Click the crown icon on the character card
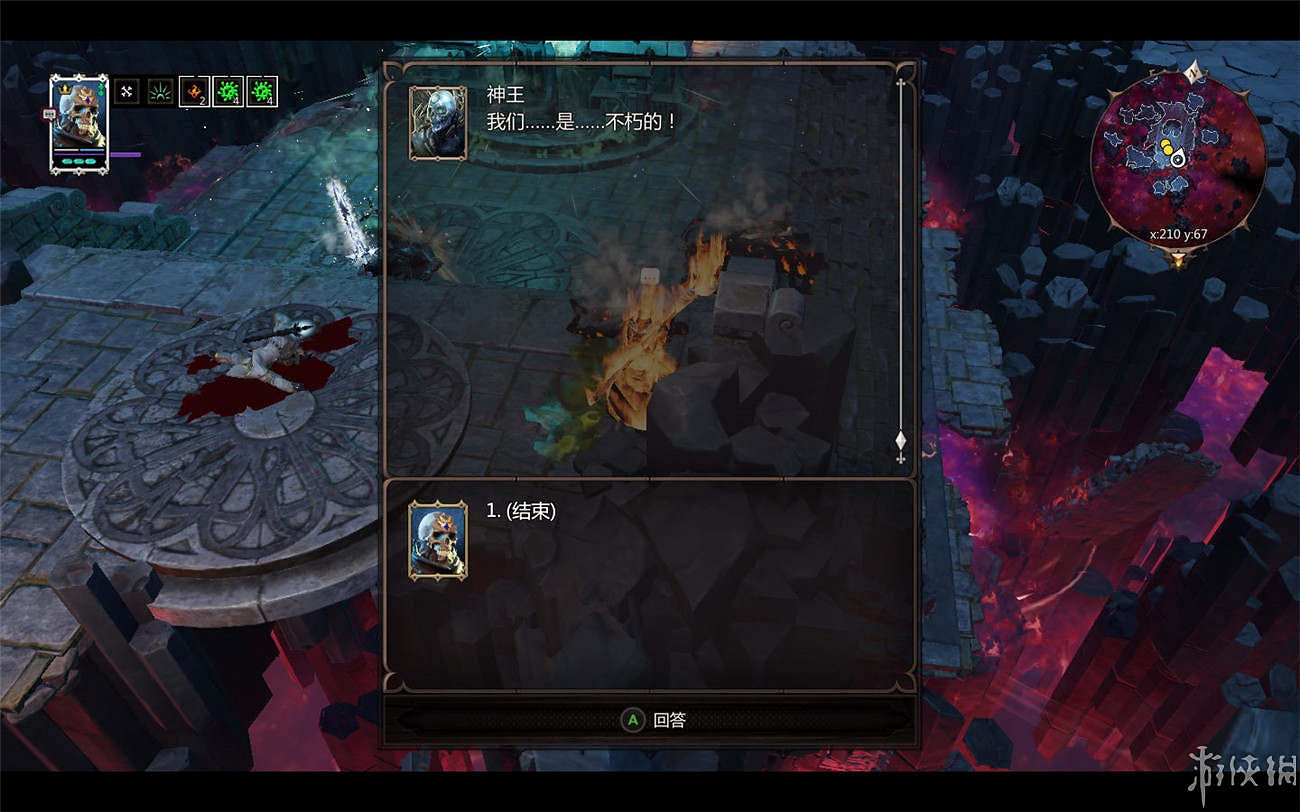This screenshot has width=1300, height=812. [64, 90]
